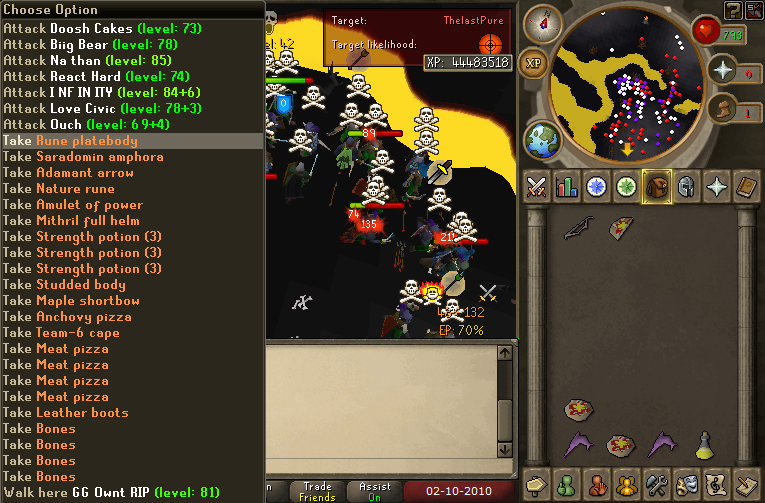The width and height of the screenshot is (765, 503).
Task: Open the Worn Equipment helmet tab
Action: (x=687, y=186)
